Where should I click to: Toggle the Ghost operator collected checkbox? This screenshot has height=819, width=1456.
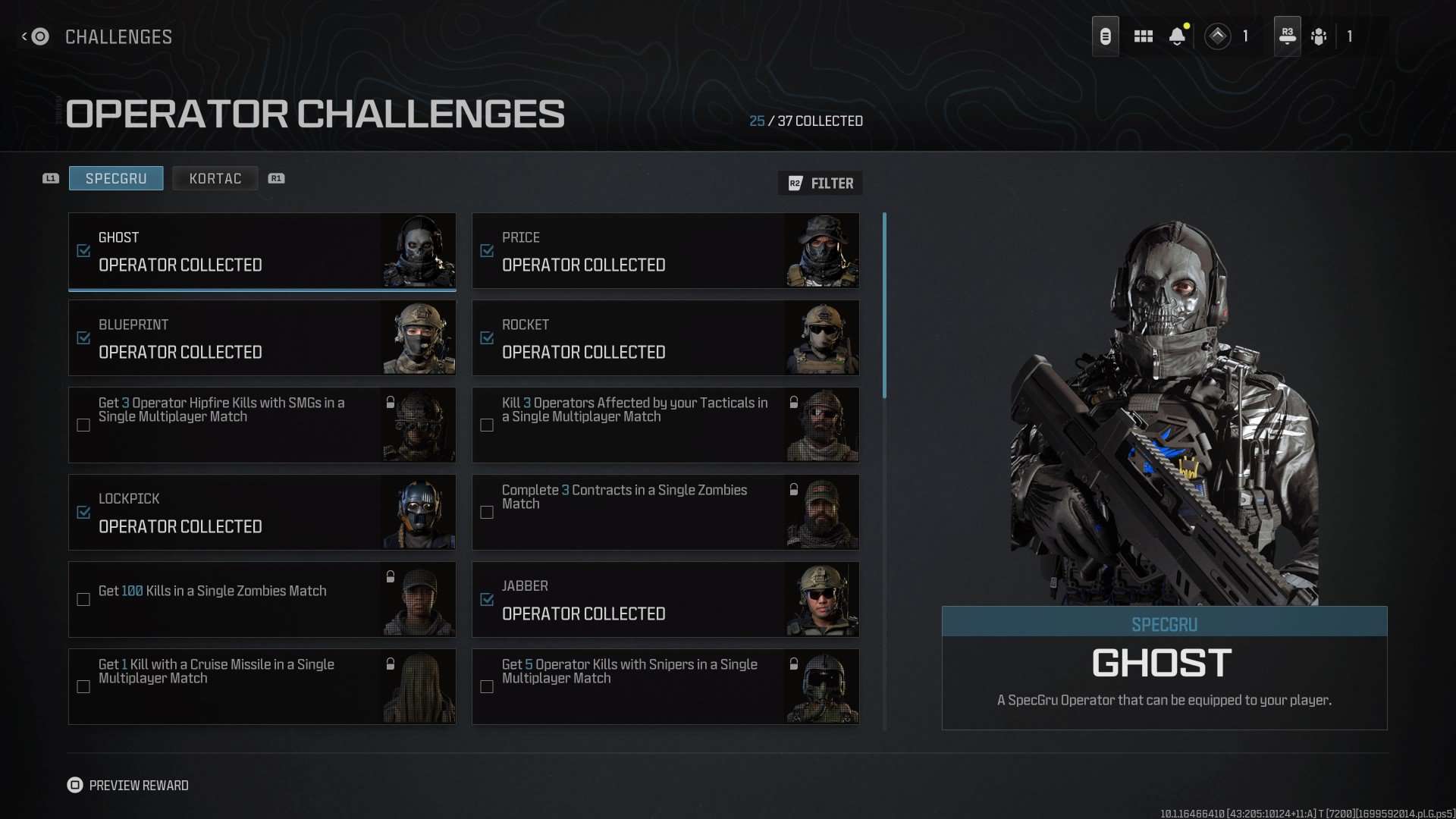tap(83, 250)
